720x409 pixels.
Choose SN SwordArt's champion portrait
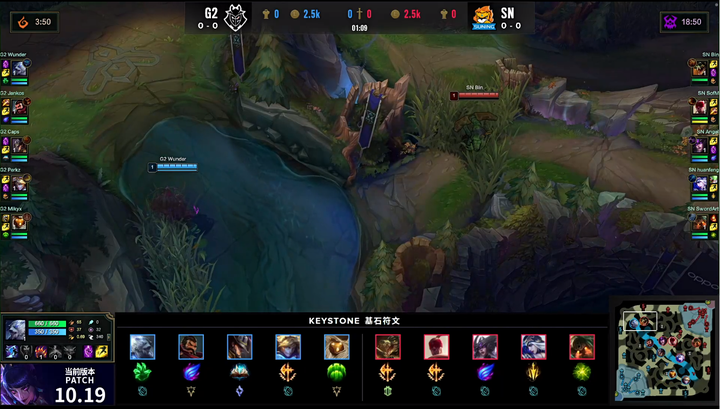701,222
